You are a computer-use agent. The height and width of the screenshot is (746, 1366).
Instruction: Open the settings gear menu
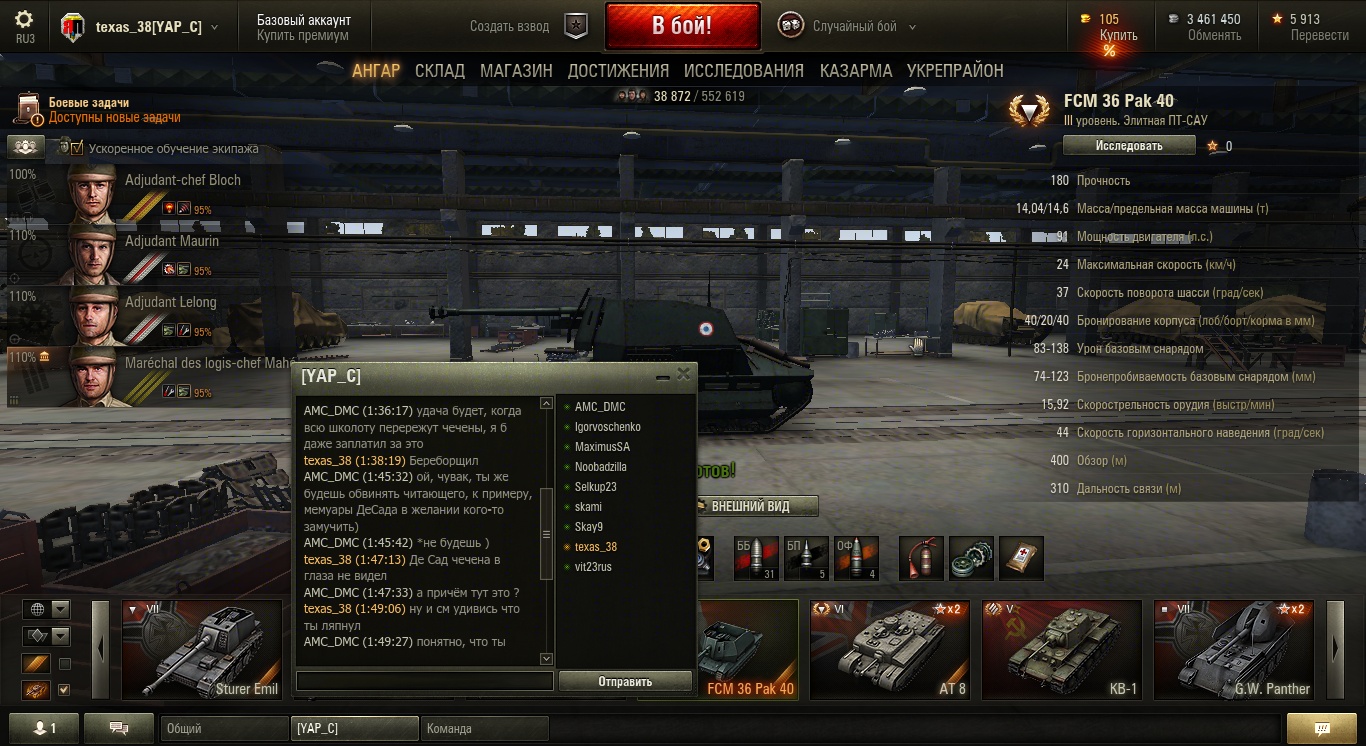pos(25,20)
